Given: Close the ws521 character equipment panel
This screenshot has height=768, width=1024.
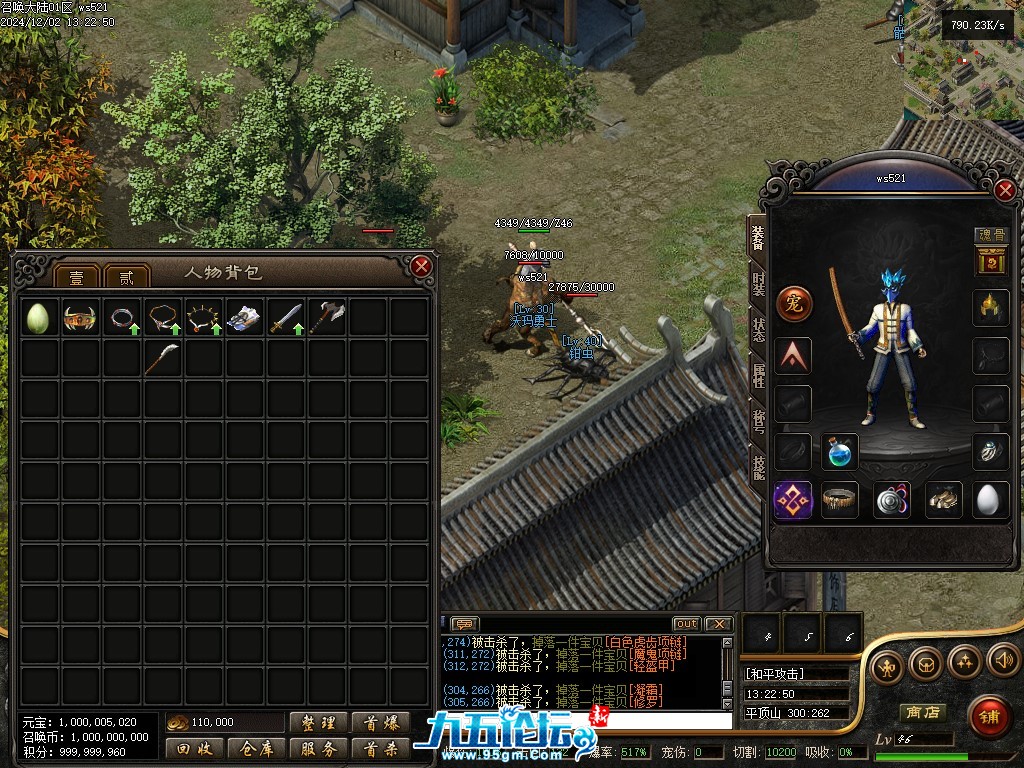Looking at the screenshot, I should pos(1005,190).
